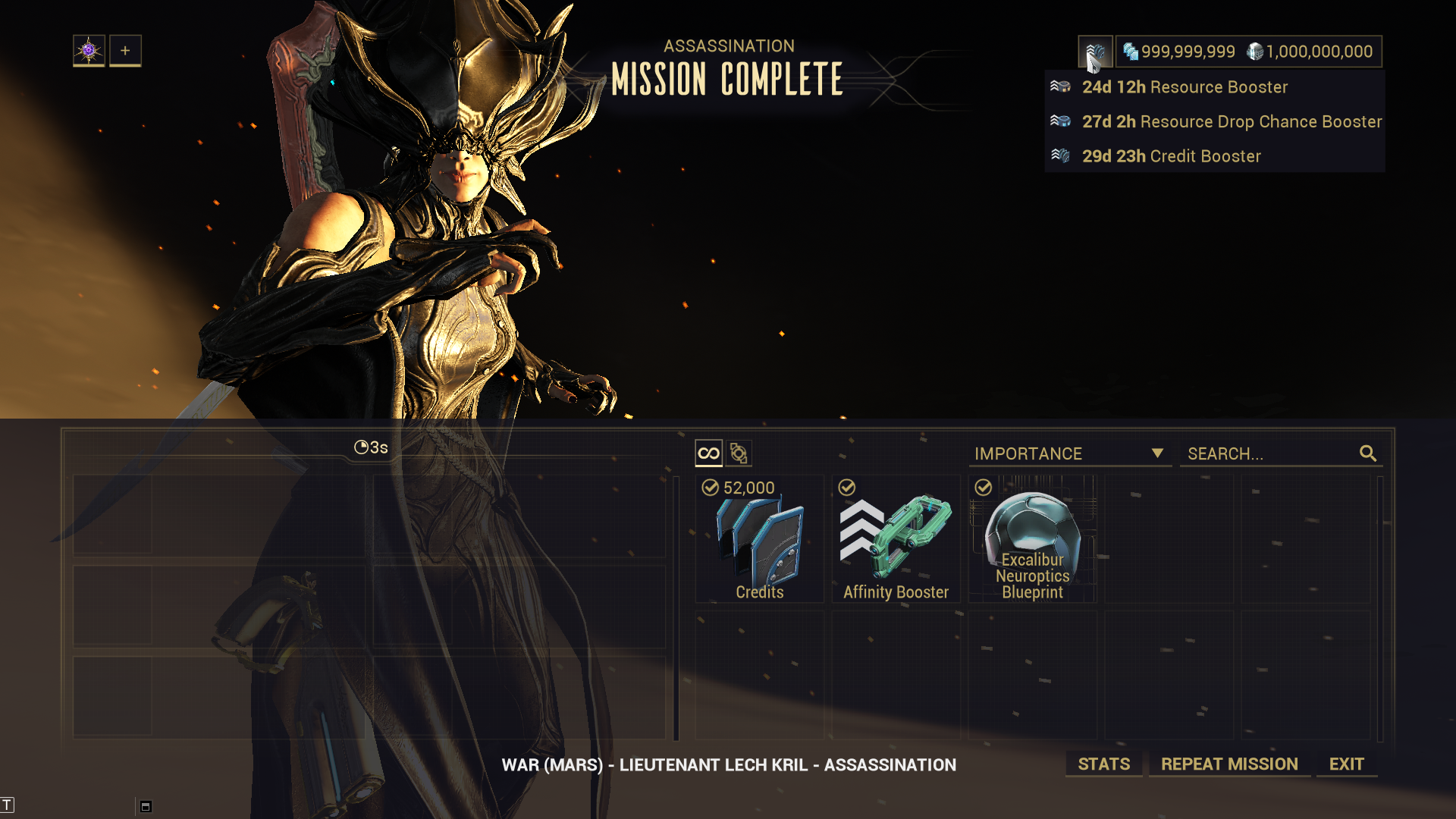Select the Affinity Booster reward
Viewport: 1456px width, 819px height.
pos(896,540)
